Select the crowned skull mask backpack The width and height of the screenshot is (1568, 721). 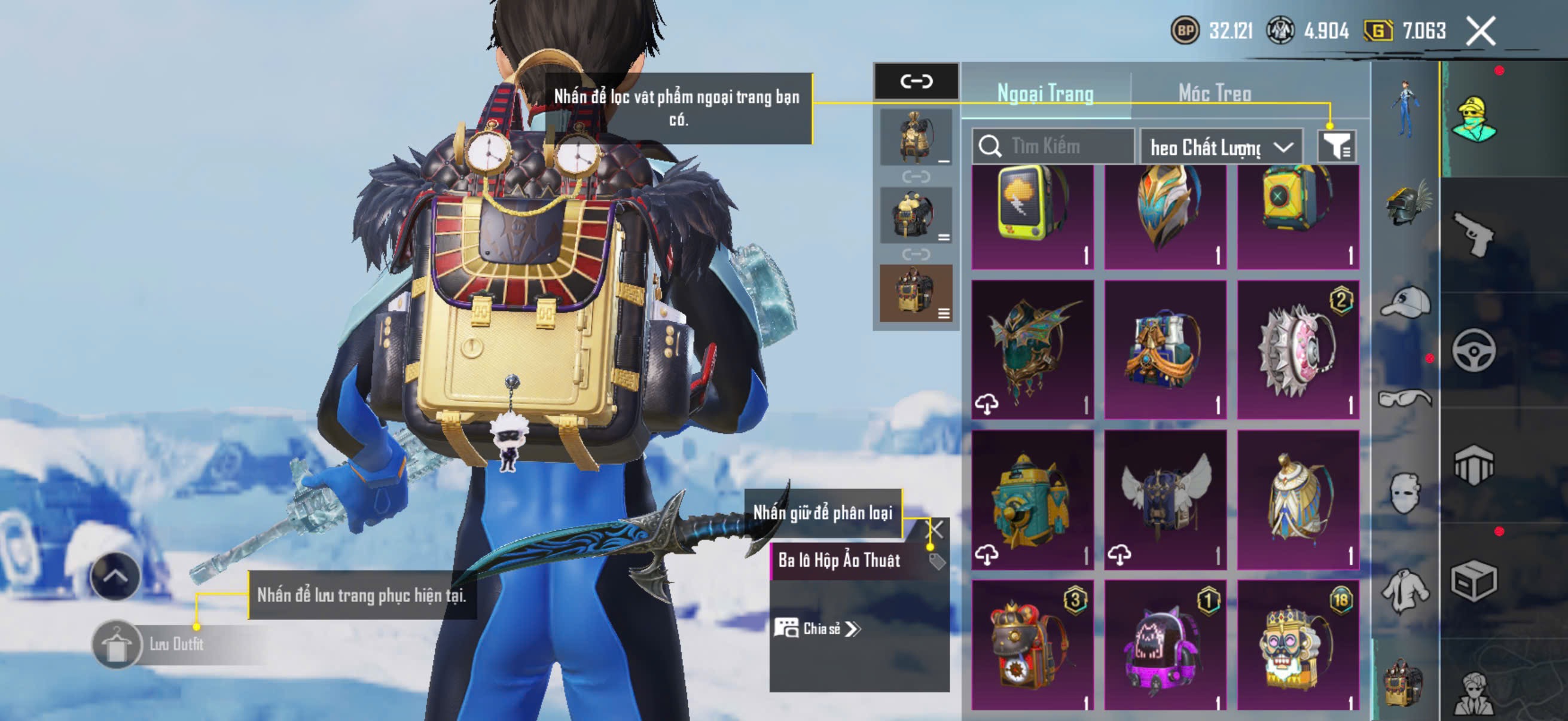tap(1298, 647)
